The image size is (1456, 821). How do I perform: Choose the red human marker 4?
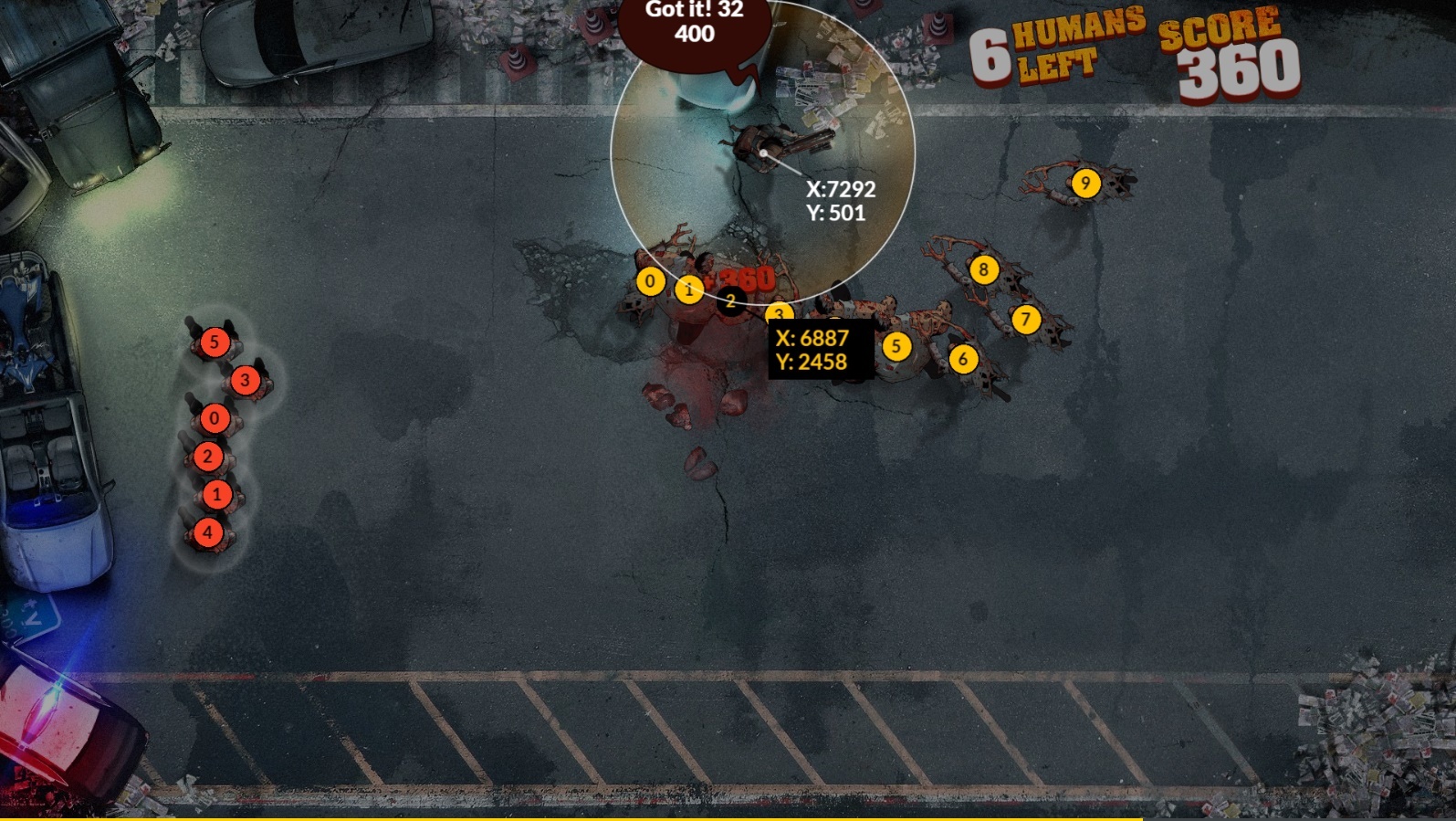click(x=207, y=532)
